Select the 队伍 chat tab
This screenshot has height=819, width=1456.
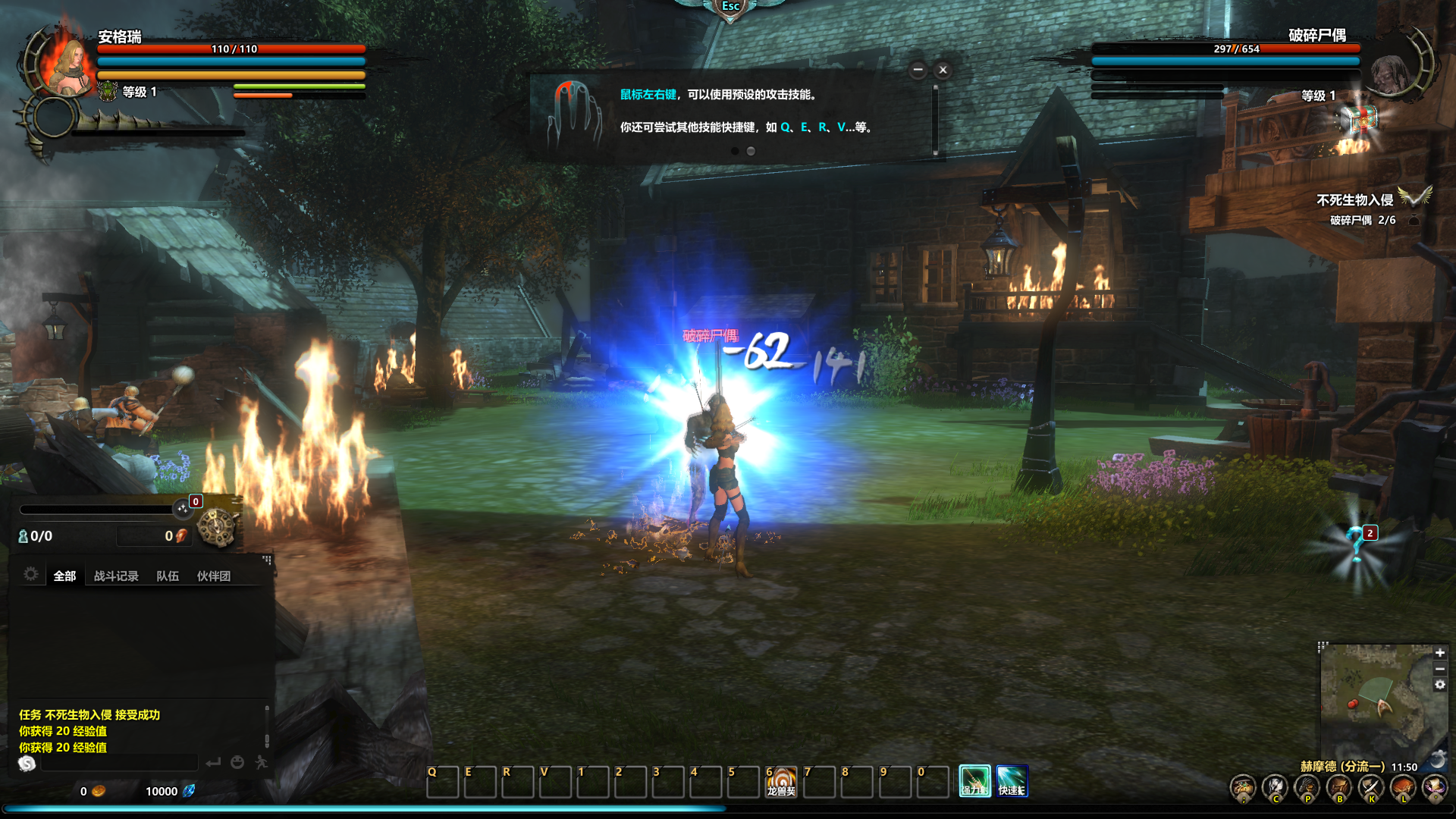coord(168,576)
